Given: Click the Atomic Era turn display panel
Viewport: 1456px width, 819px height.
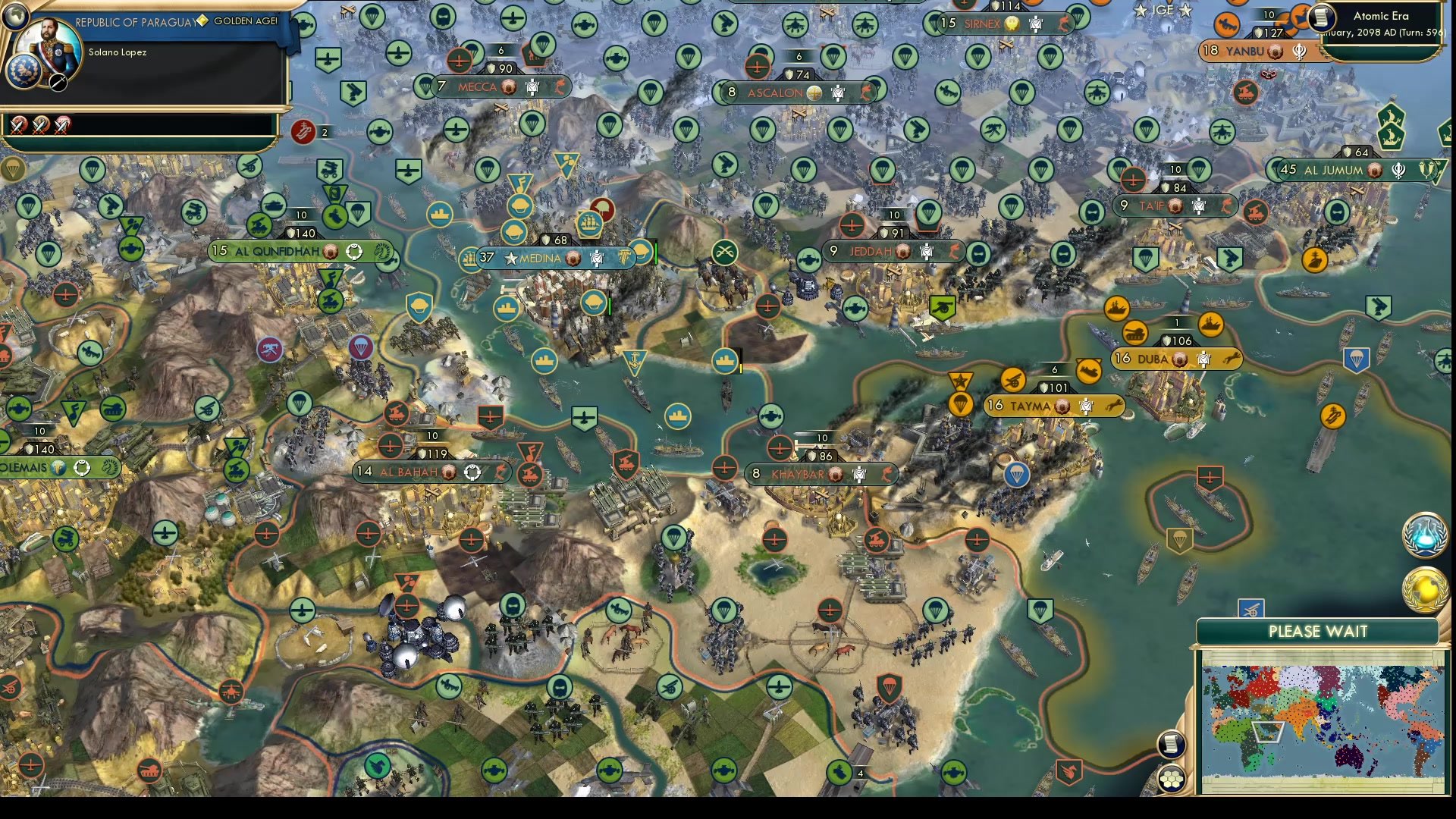Looking at the screenshot, I should coord(1380,18).
